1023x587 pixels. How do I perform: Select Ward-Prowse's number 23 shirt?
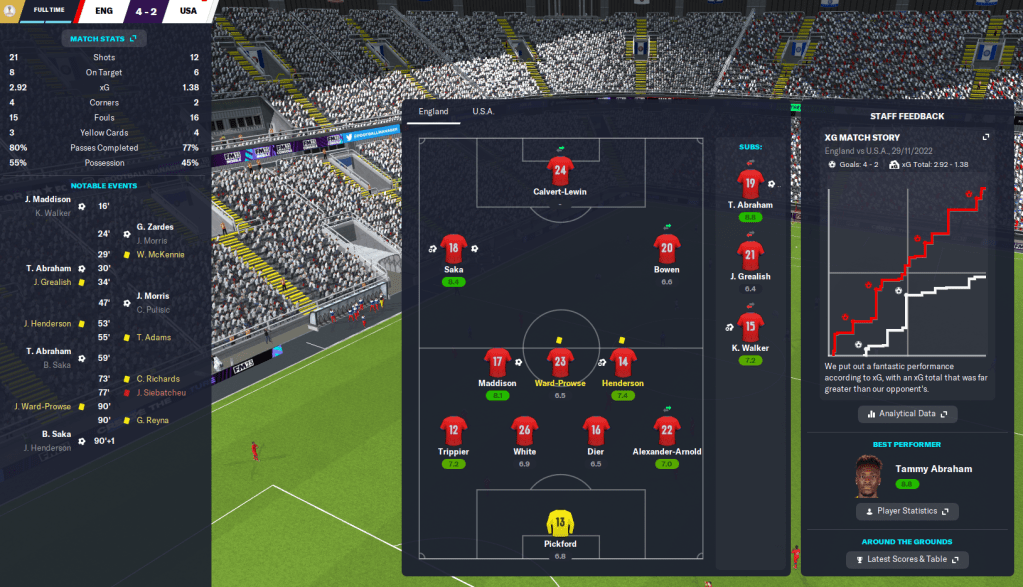pyautogui.click(x=560, y=363)
